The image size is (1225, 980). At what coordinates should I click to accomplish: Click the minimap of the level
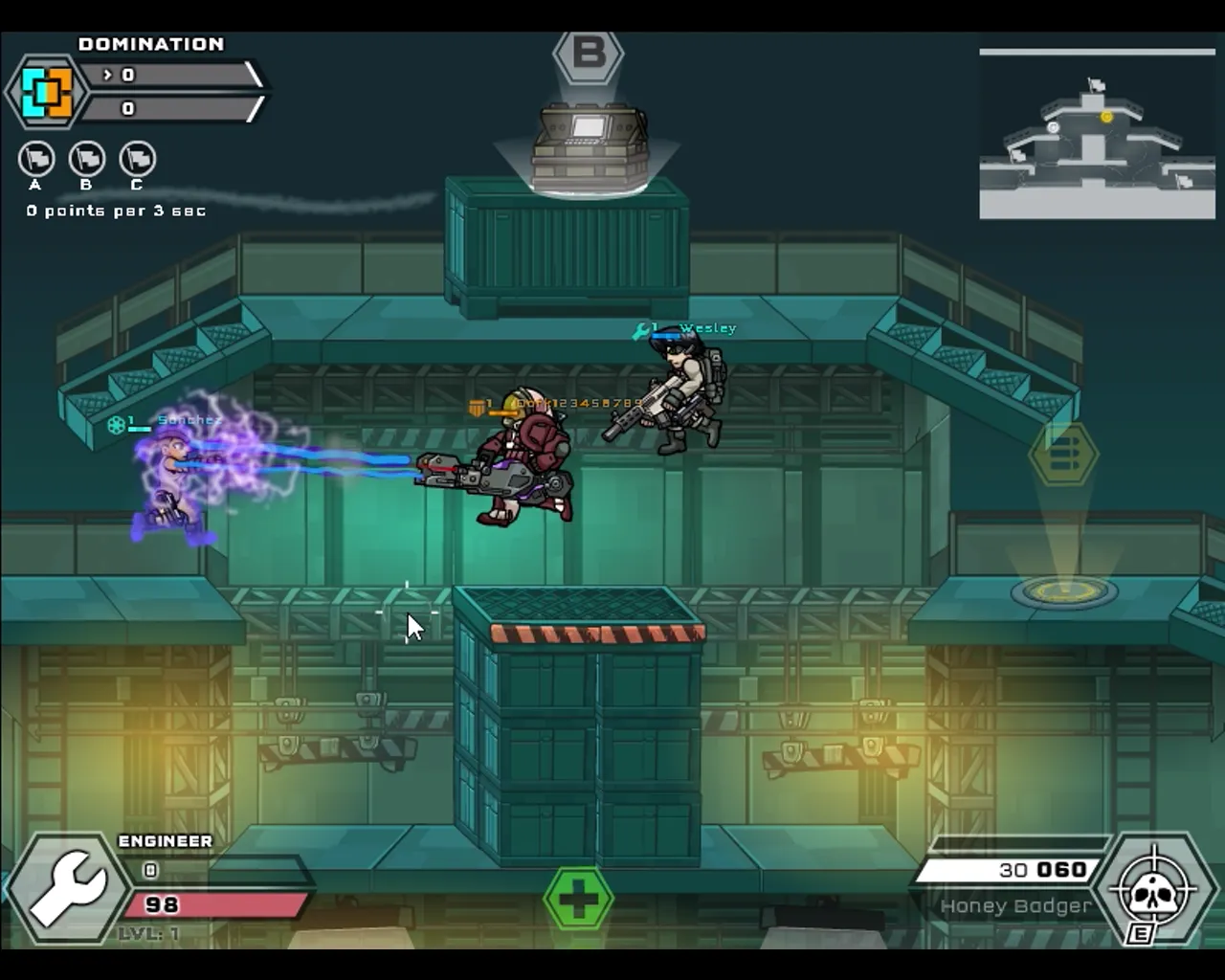tap(1097, 136)
